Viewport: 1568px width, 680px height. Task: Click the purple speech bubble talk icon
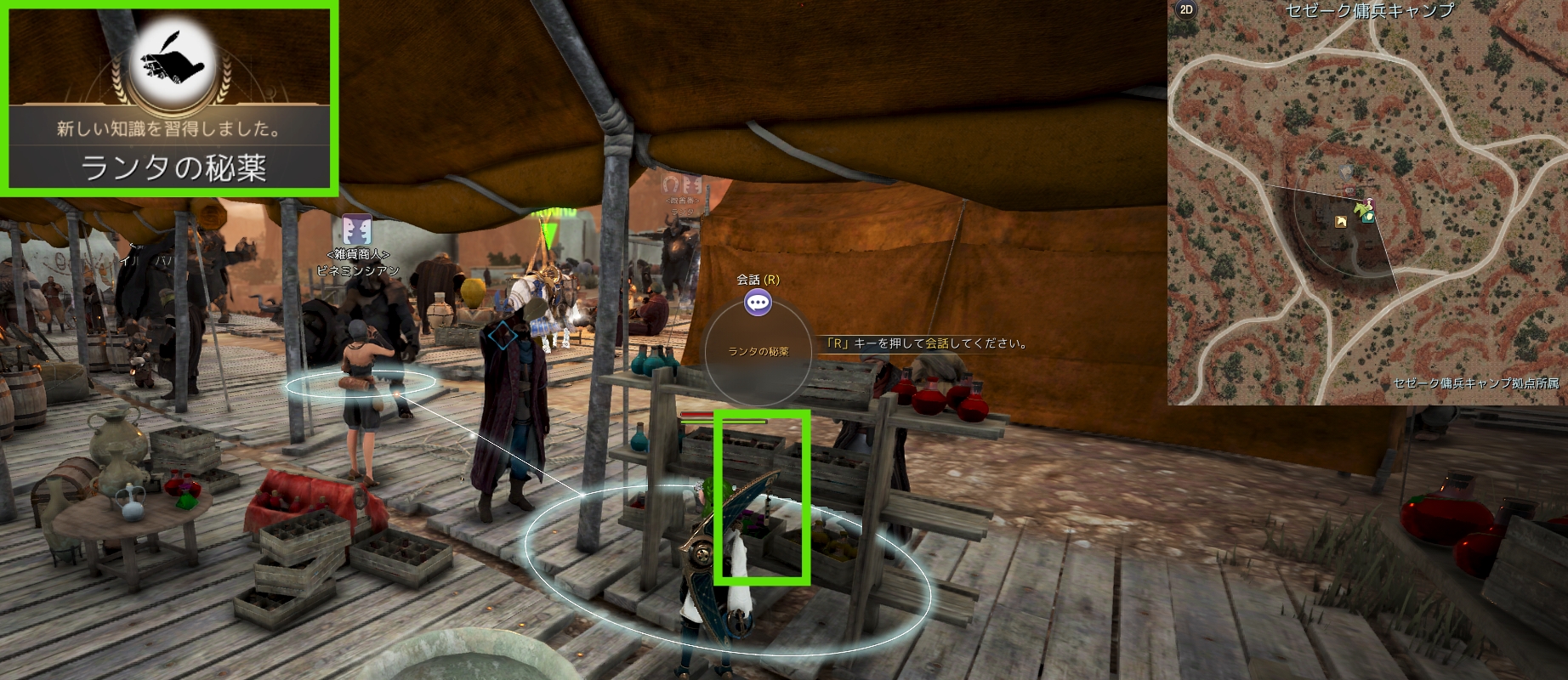coord(758,302)
